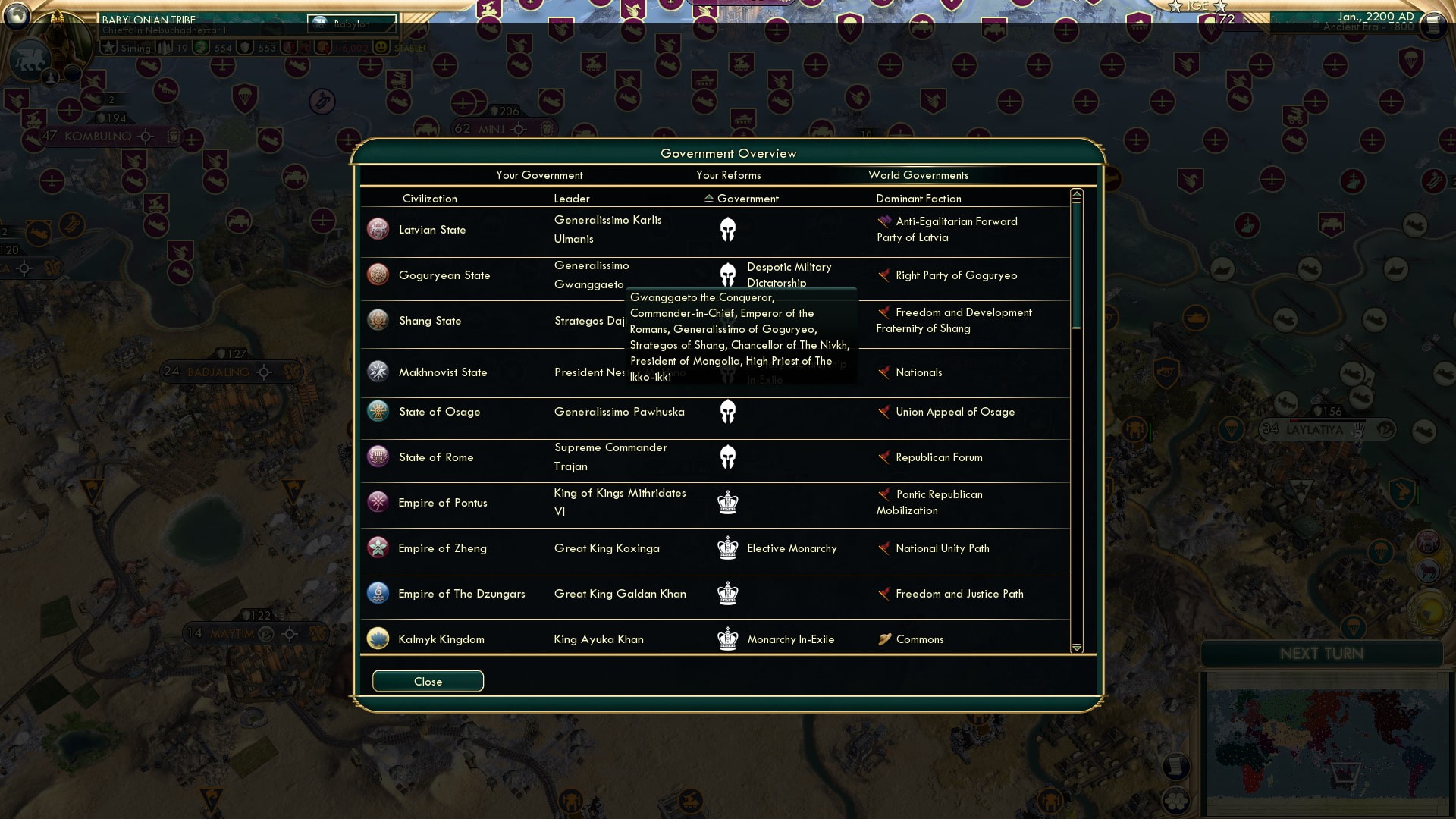Click the Goguryean State civilization icon
The width and height of the screenshot is (1456, 819).
tap(377, 275)
